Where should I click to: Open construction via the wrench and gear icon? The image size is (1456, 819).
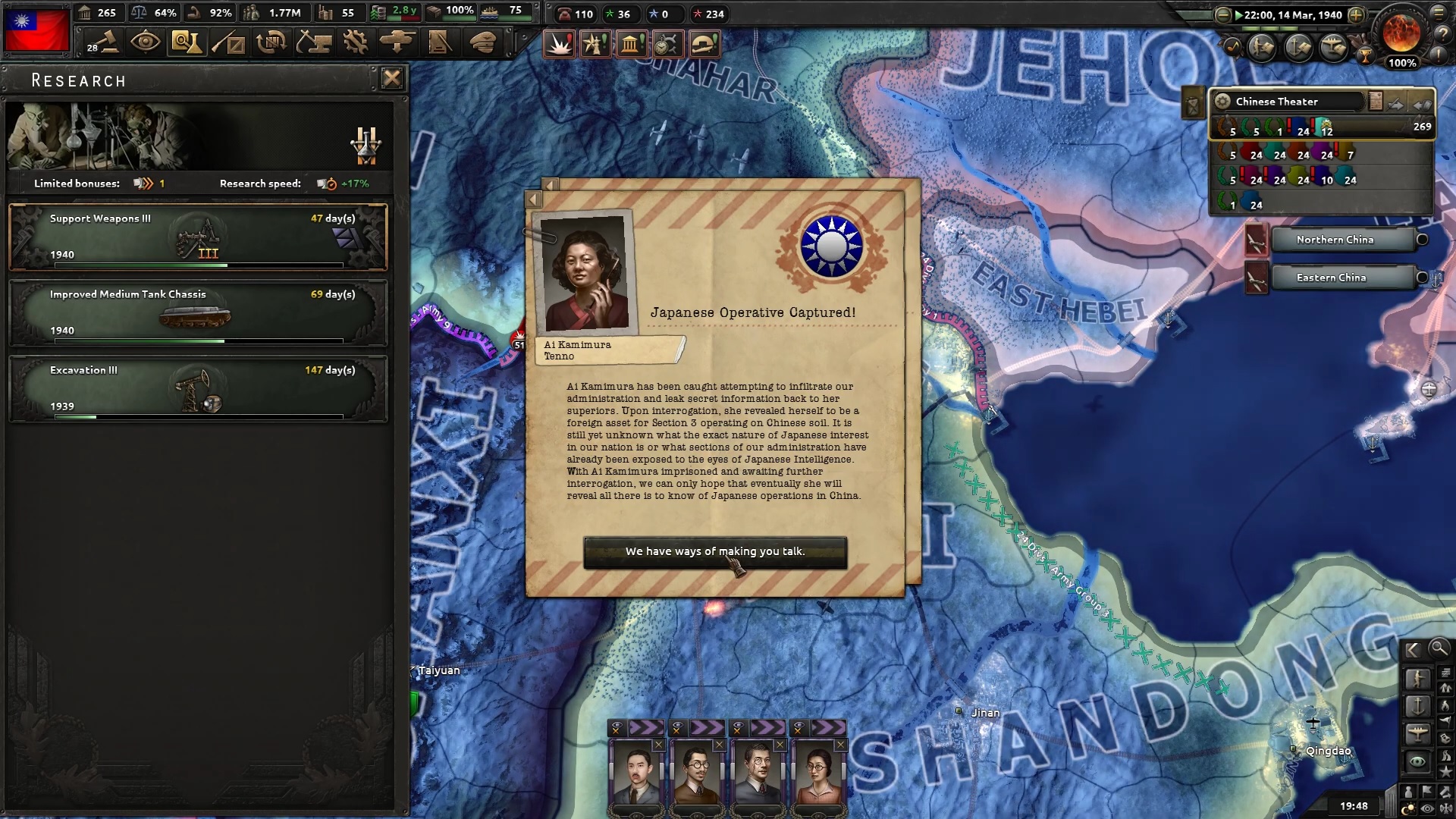(x=354, y=42)
